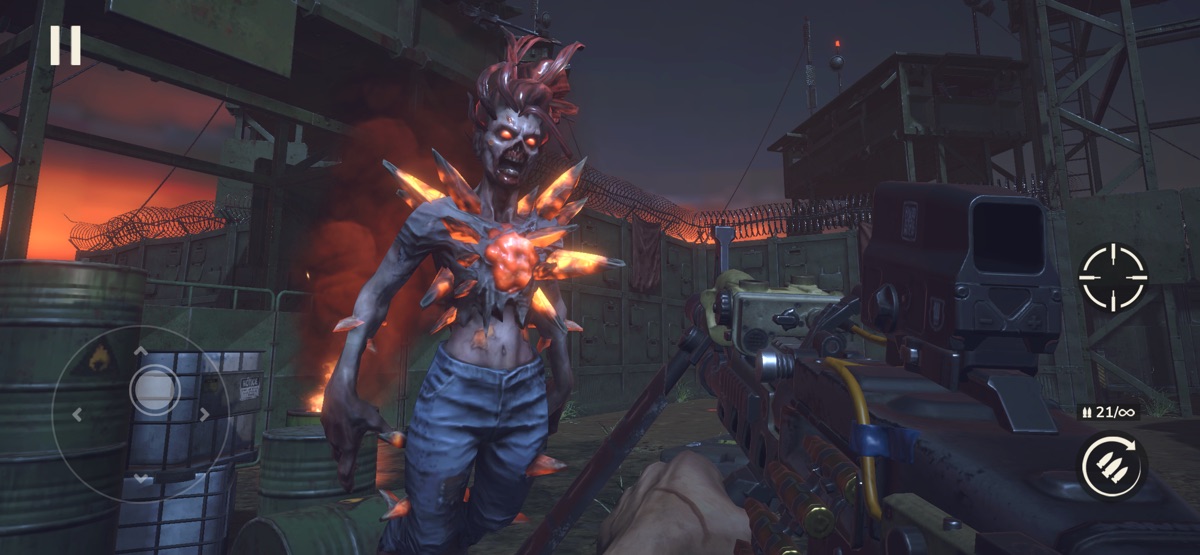Tap the crosshair aim button
Image resolution: width=1200 pixels, height=555 pixels.
click(x=1113, y=277)
